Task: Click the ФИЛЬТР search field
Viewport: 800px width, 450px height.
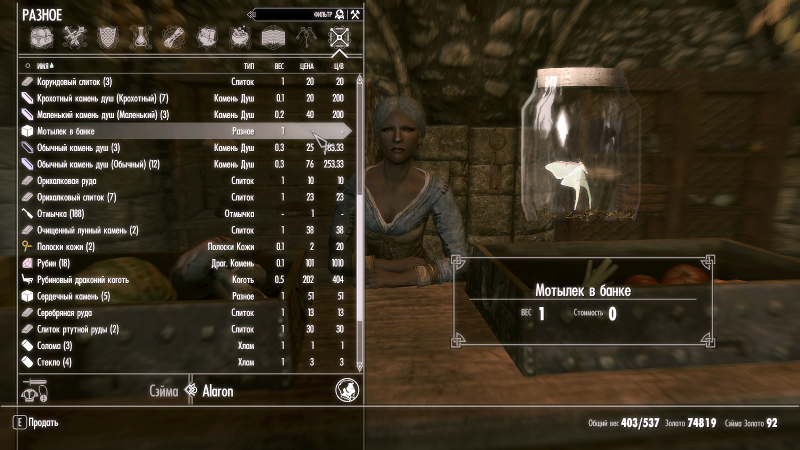Action: (290, 14)
